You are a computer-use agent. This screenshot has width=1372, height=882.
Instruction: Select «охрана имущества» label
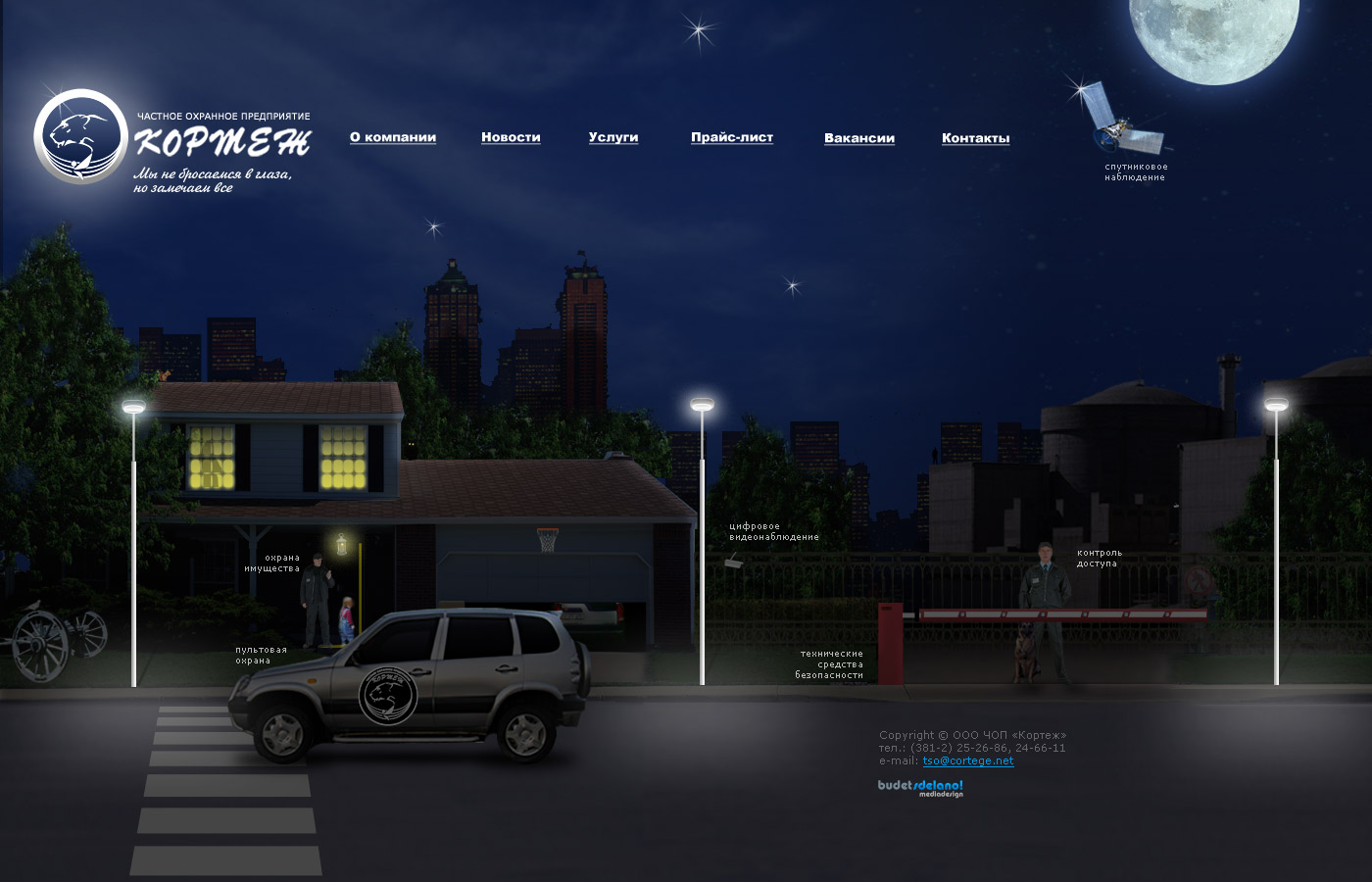coord(272,563)
